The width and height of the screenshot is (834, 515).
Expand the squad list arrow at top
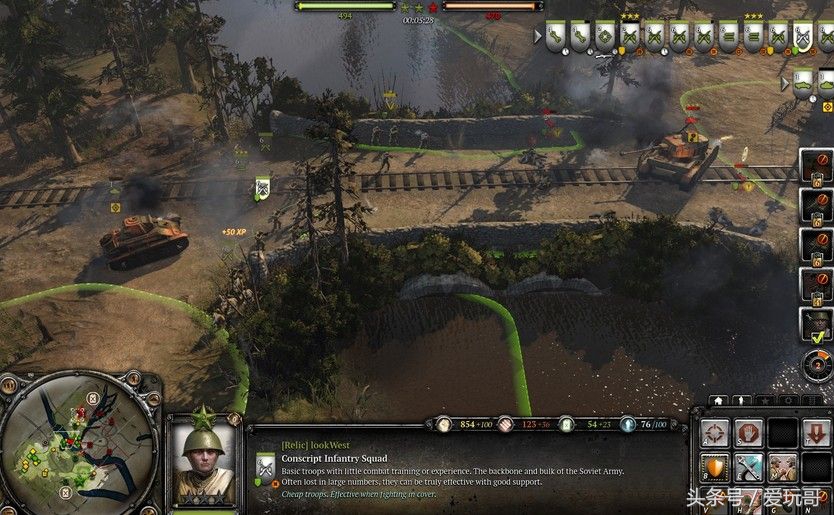pyautogui.click(x=538, y=37)
